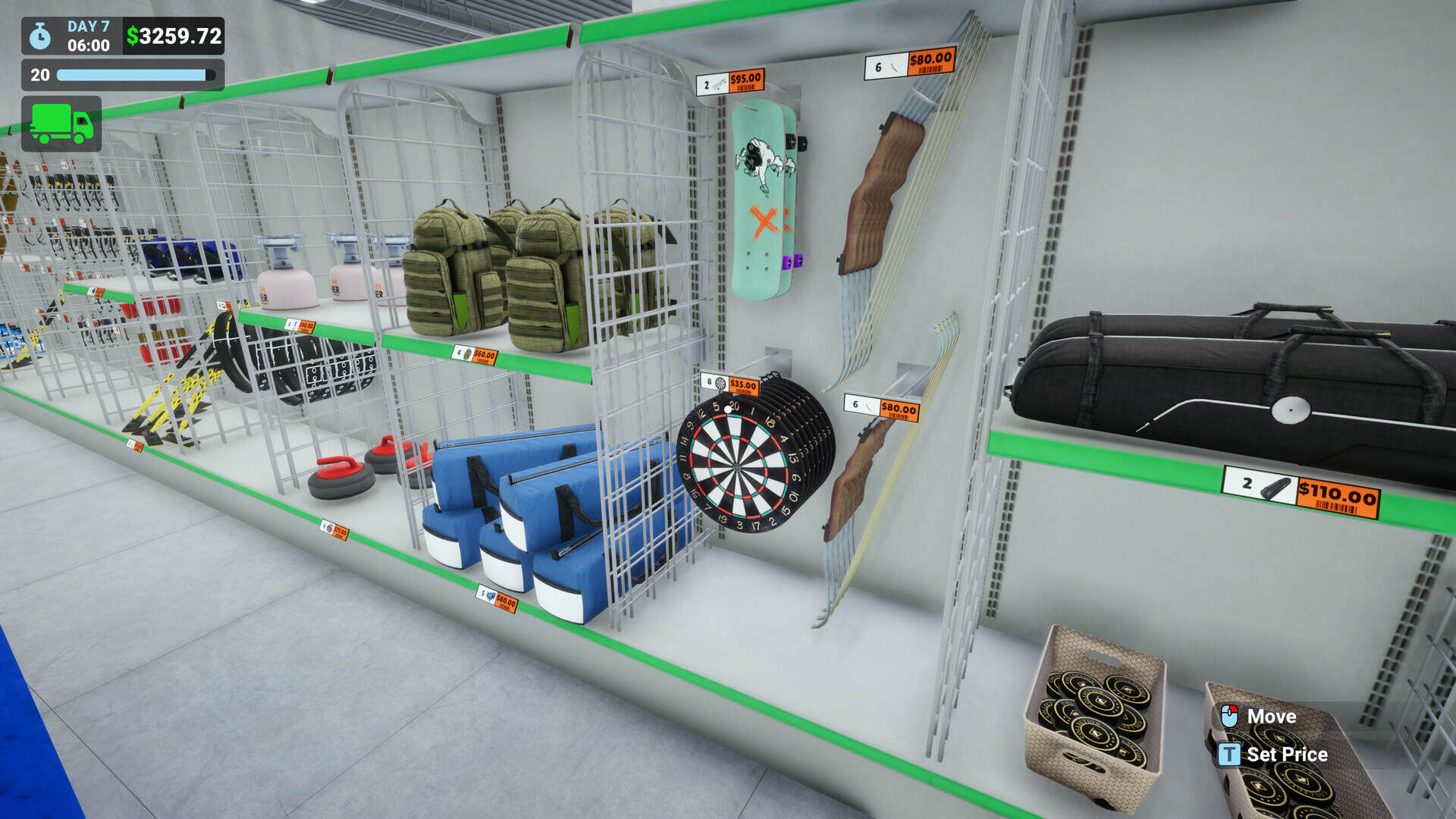1456x819 pixels.
Task: Click the T key icon beside Set Price
Action: click(1229, 755)
